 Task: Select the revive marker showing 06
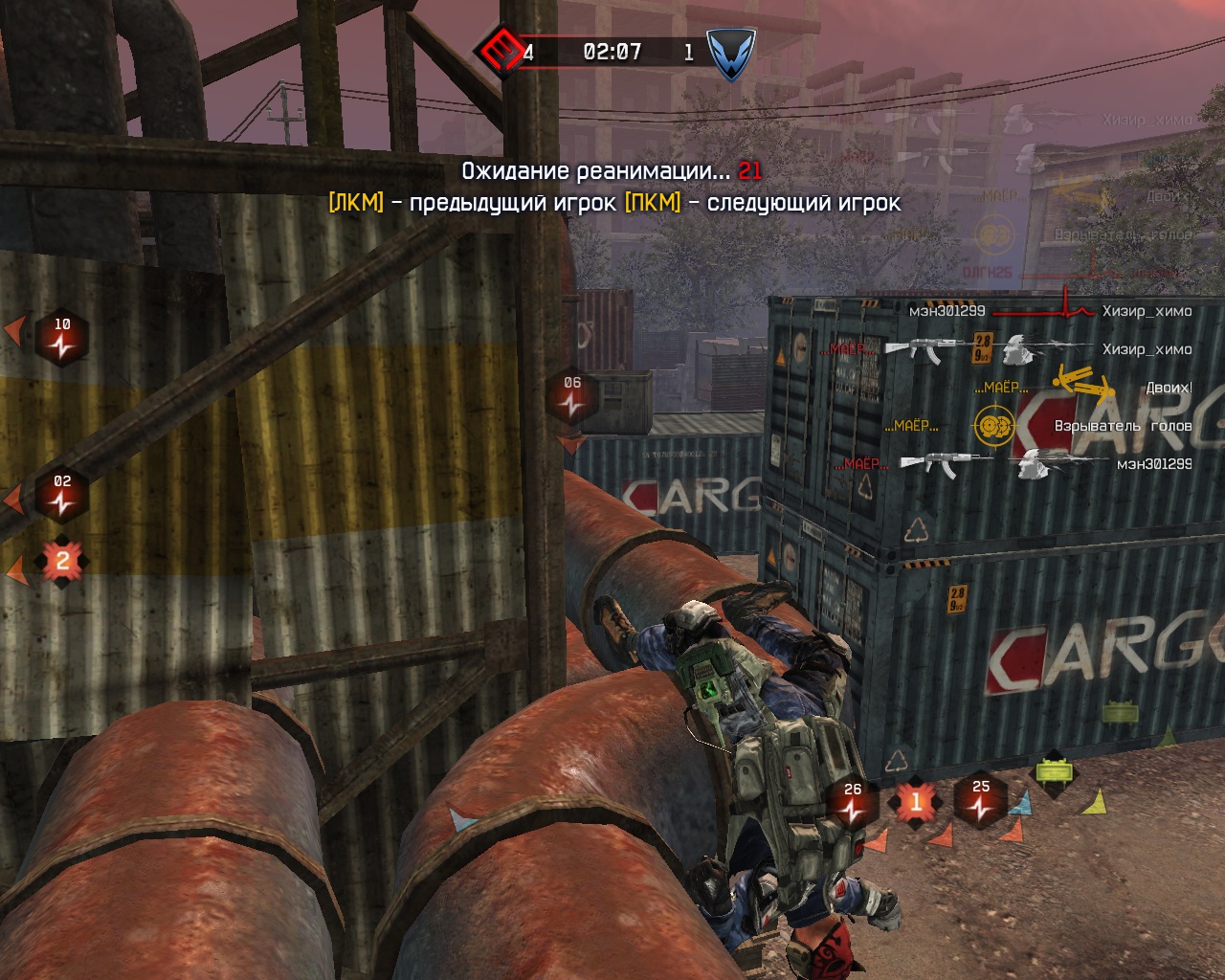(x=572, y=397)
